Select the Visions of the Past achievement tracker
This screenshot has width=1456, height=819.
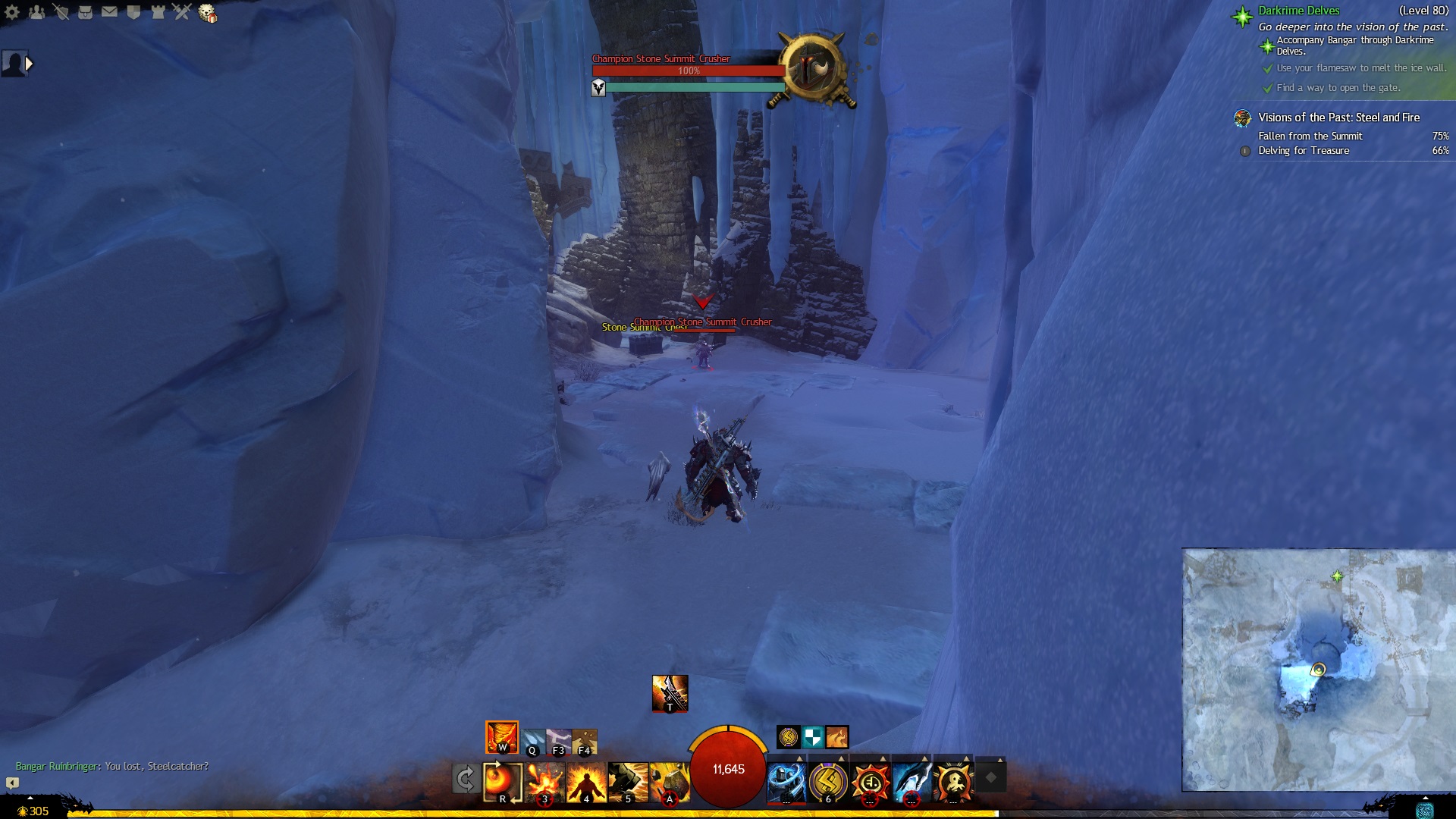coord(1338,118)
